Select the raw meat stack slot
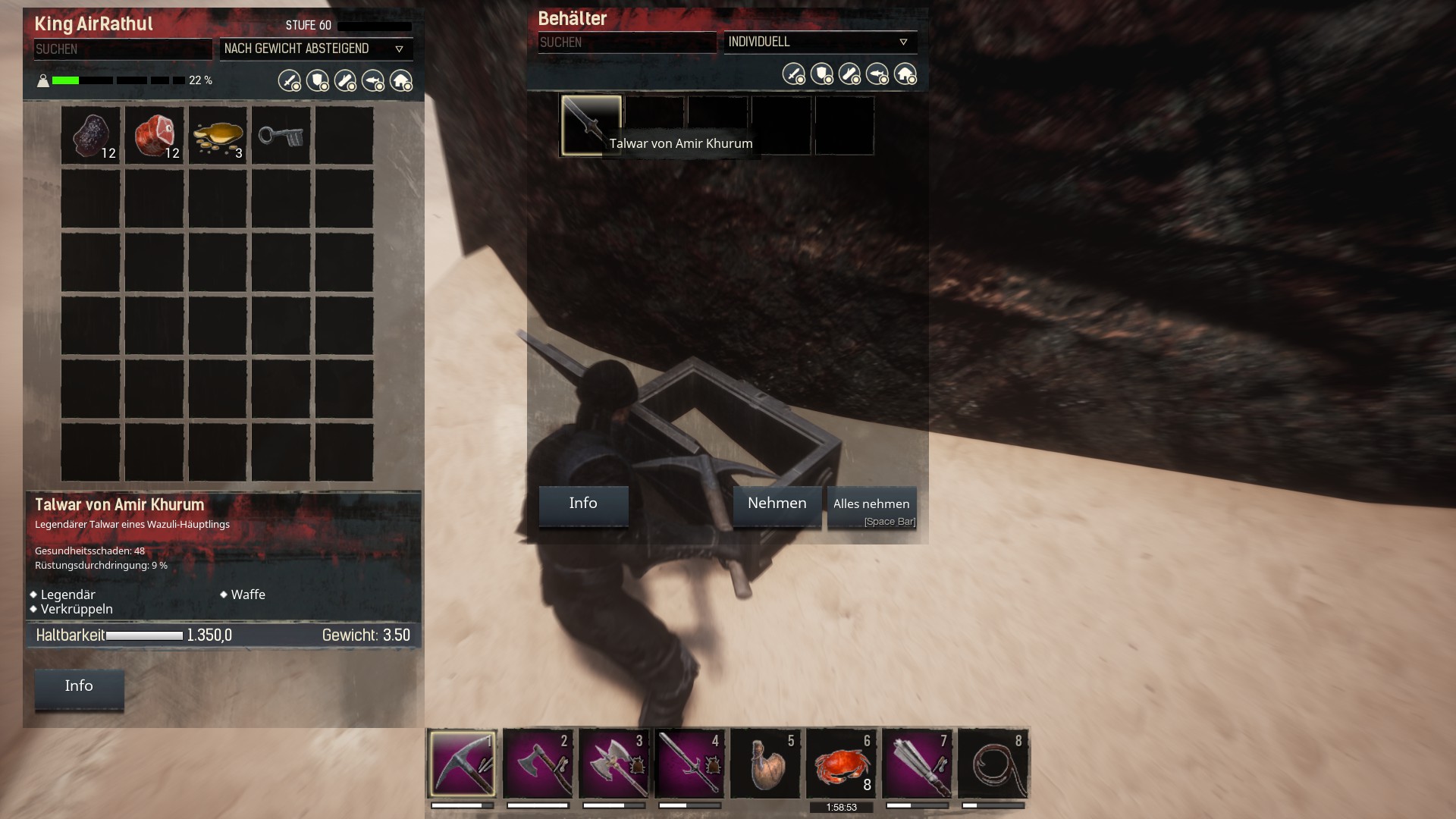Image resolution: width=1456 pixels, height=819 pixels. [x=155, y=136]
